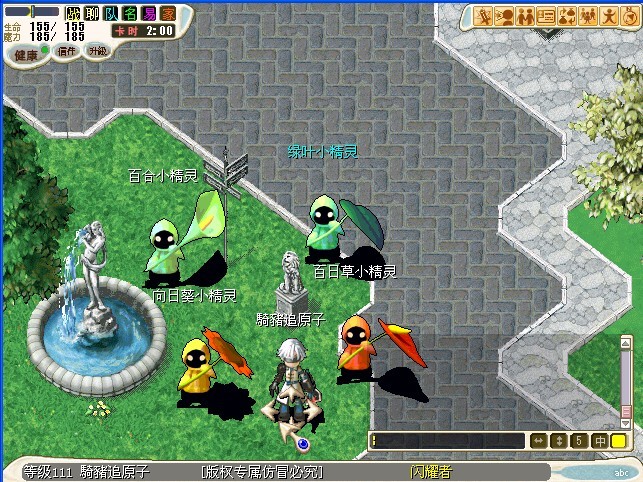
Task: Activate the sword duel icon
Action: [483, 15]
